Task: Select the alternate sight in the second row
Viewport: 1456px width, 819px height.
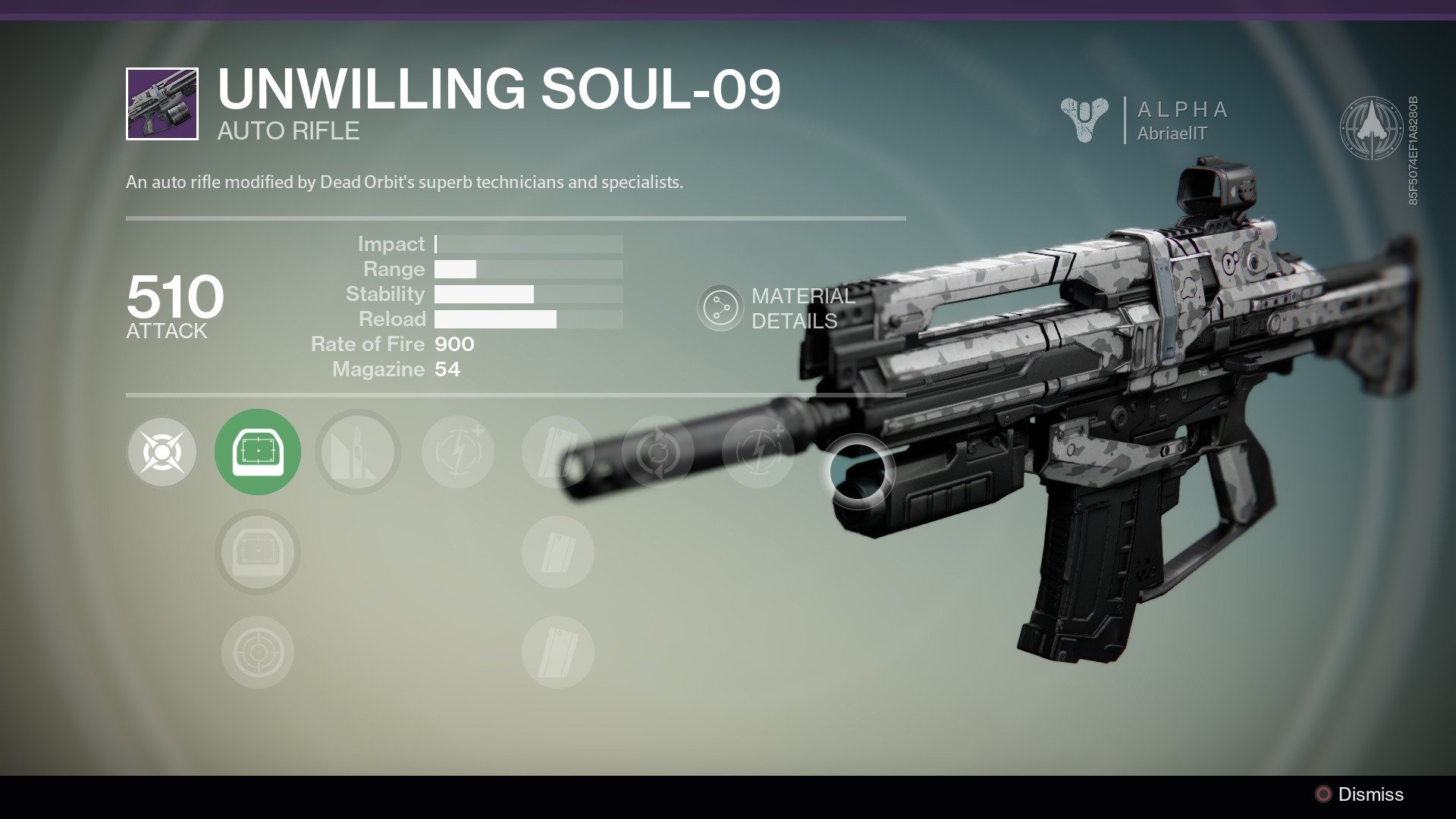Action: [x=258, y=552]
